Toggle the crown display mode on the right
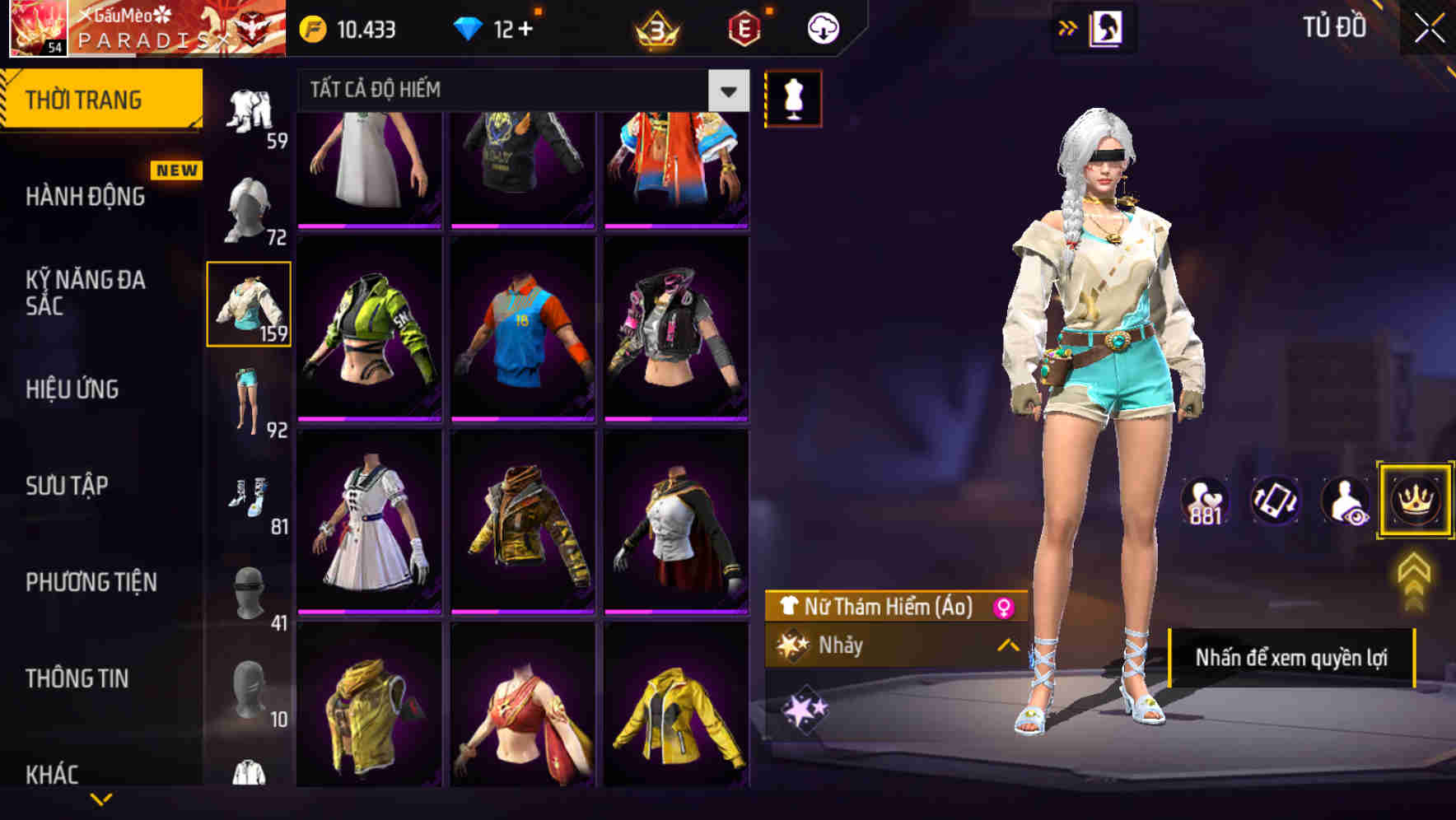 pos(1415,501)
